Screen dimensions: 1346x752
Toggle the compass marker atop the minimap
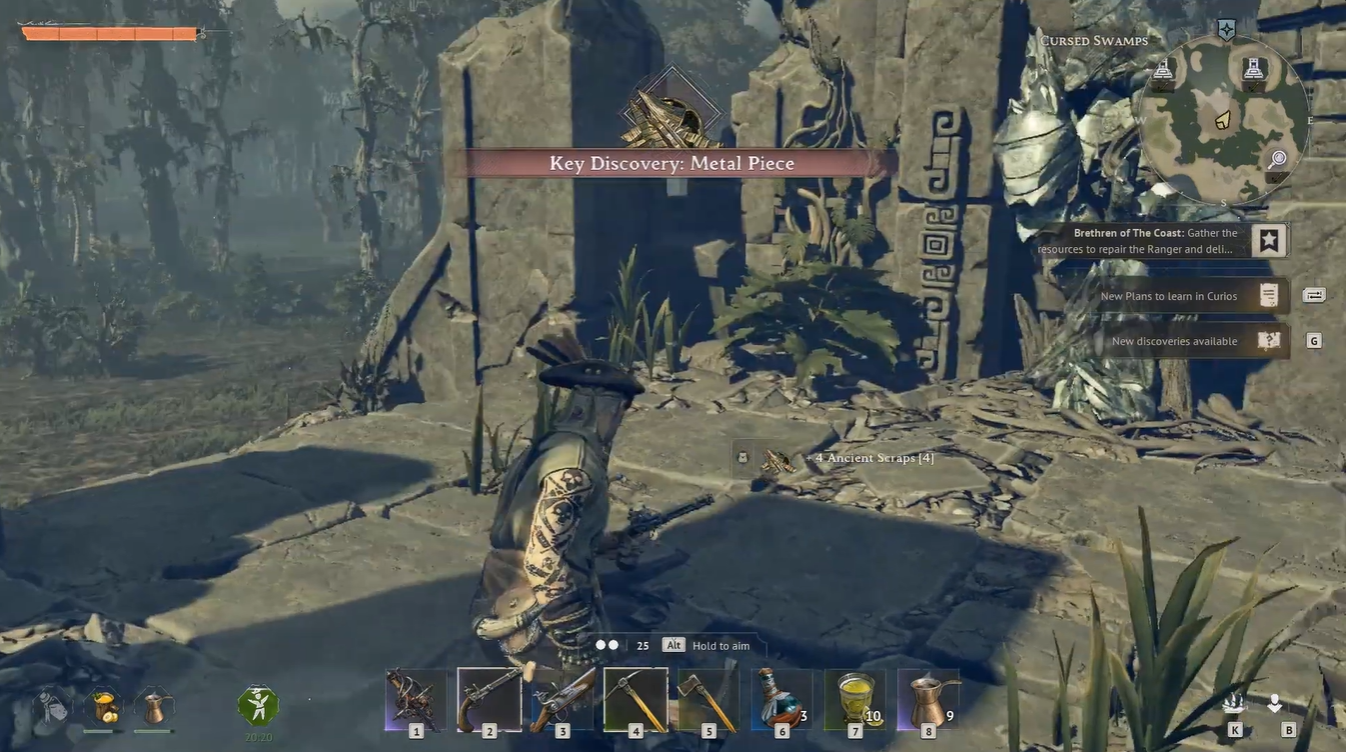1226,29
